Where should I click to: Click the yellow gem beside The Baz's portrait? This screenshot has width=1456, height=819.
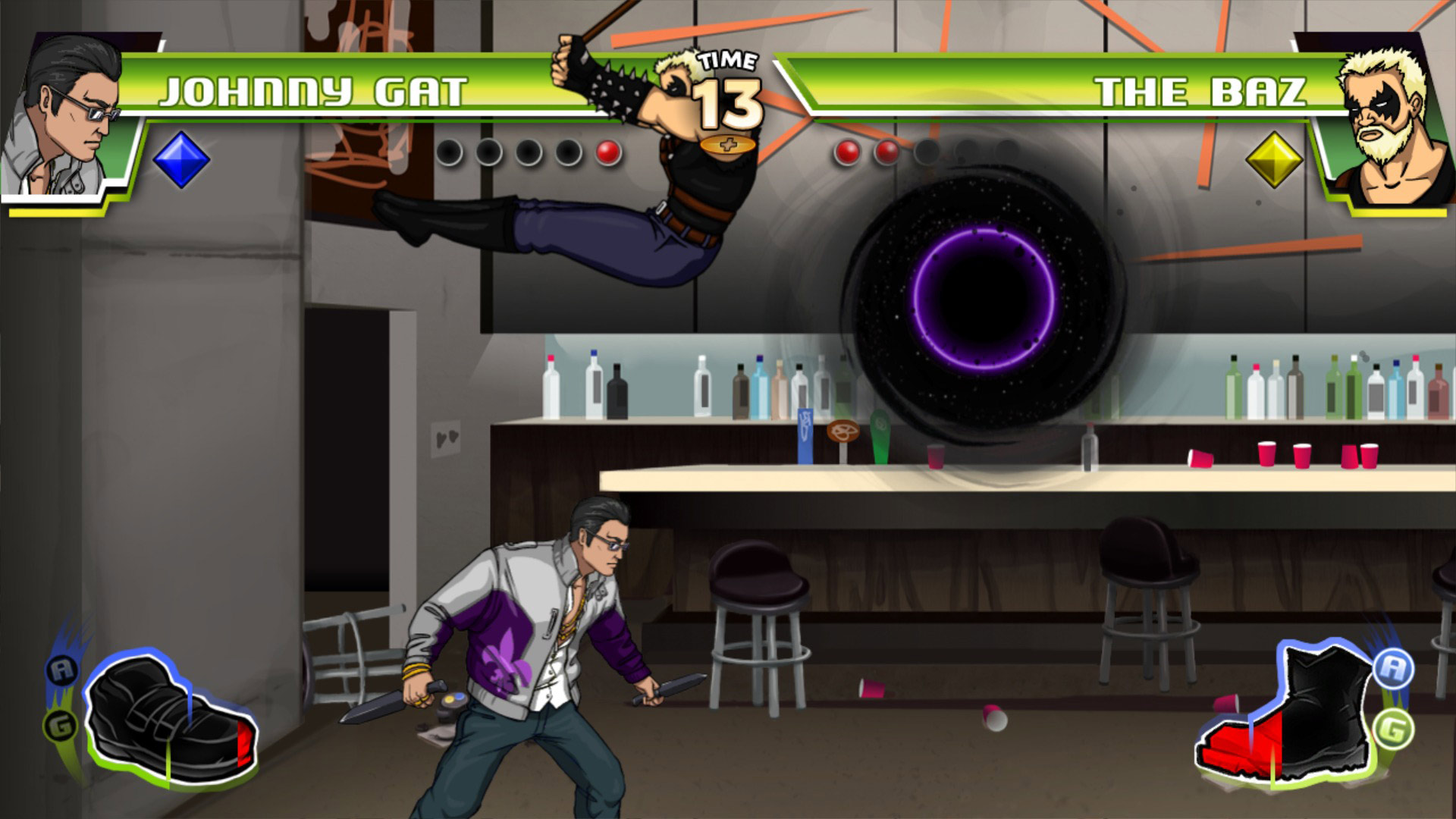tap(1274, 158)
